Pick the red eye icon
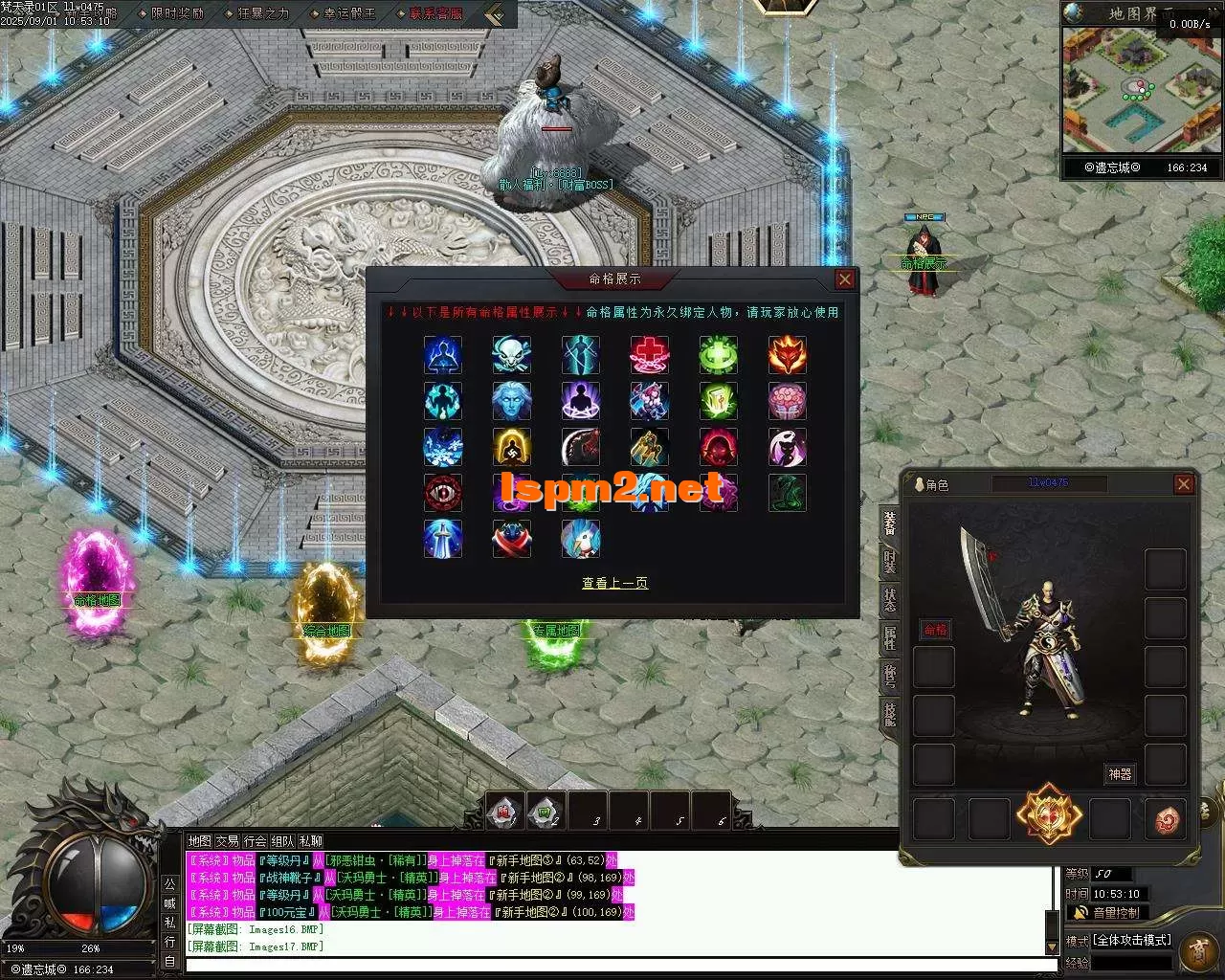This screenshot has height=980, width=1225. click(443, 493)
